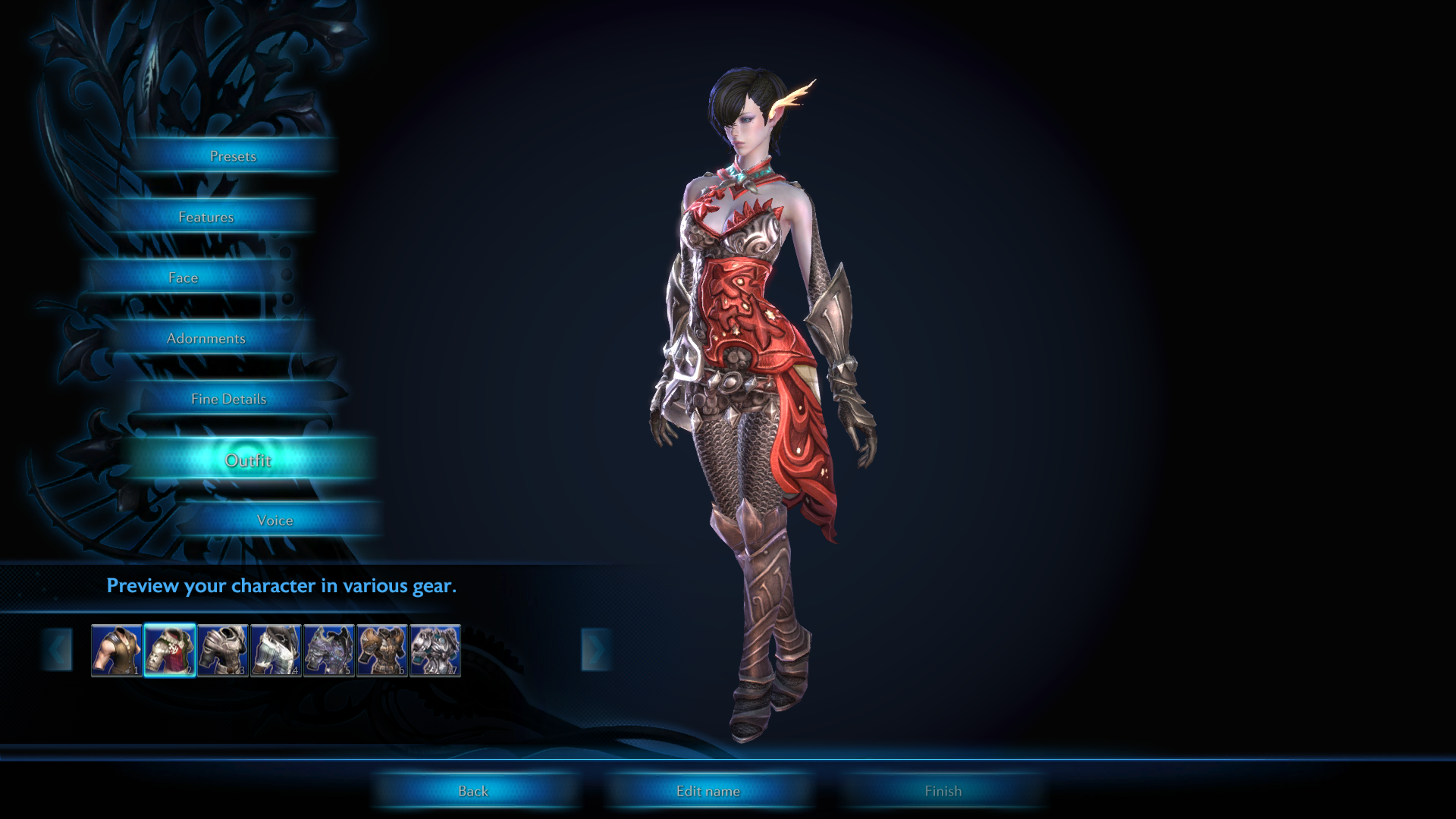This screenshot has width=1456, height=819.
Task: Click the right arrow of outfit list
Action: [595, 650]
